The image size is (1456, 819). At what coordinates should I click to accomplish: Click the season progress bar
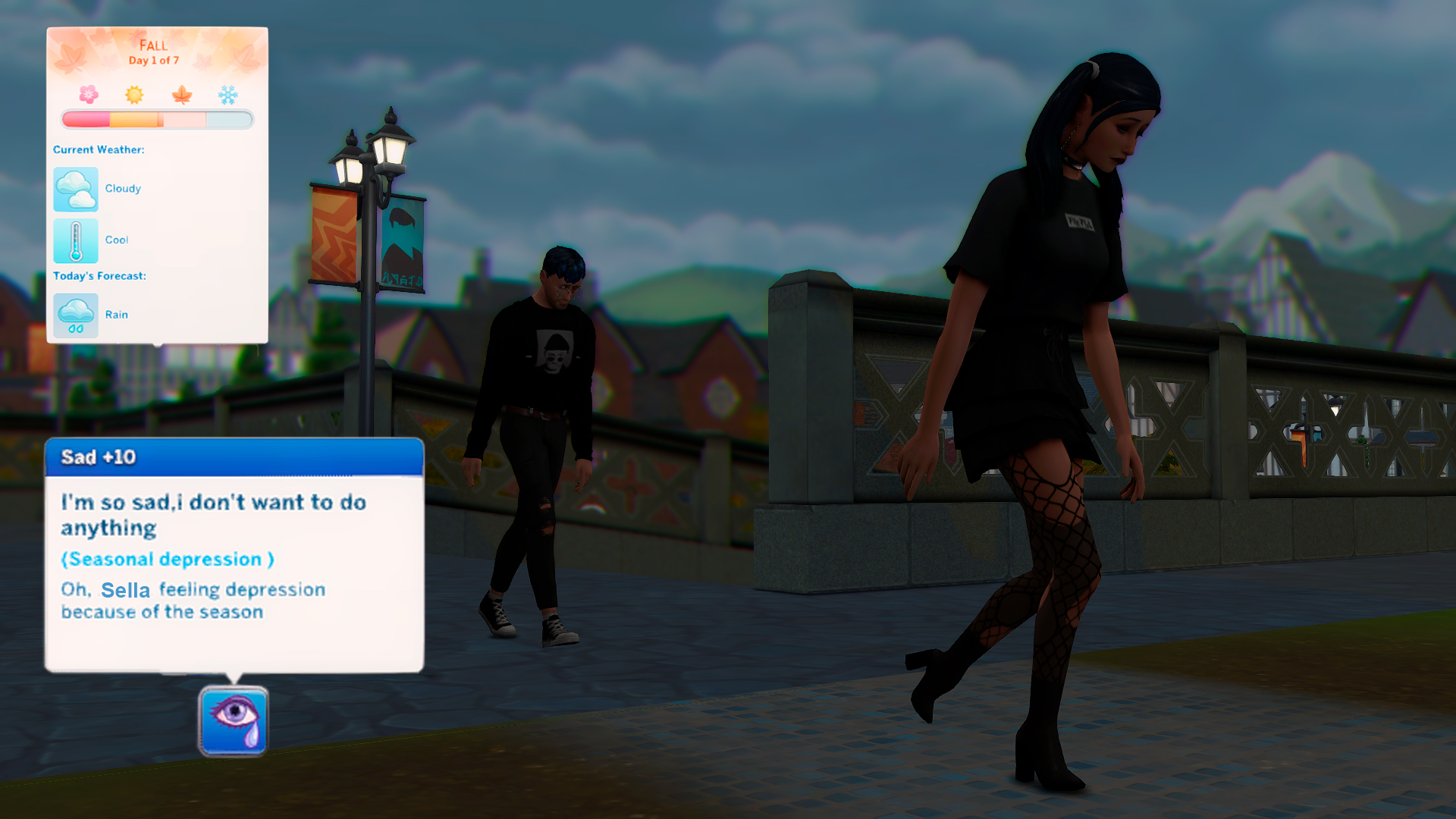155,118
